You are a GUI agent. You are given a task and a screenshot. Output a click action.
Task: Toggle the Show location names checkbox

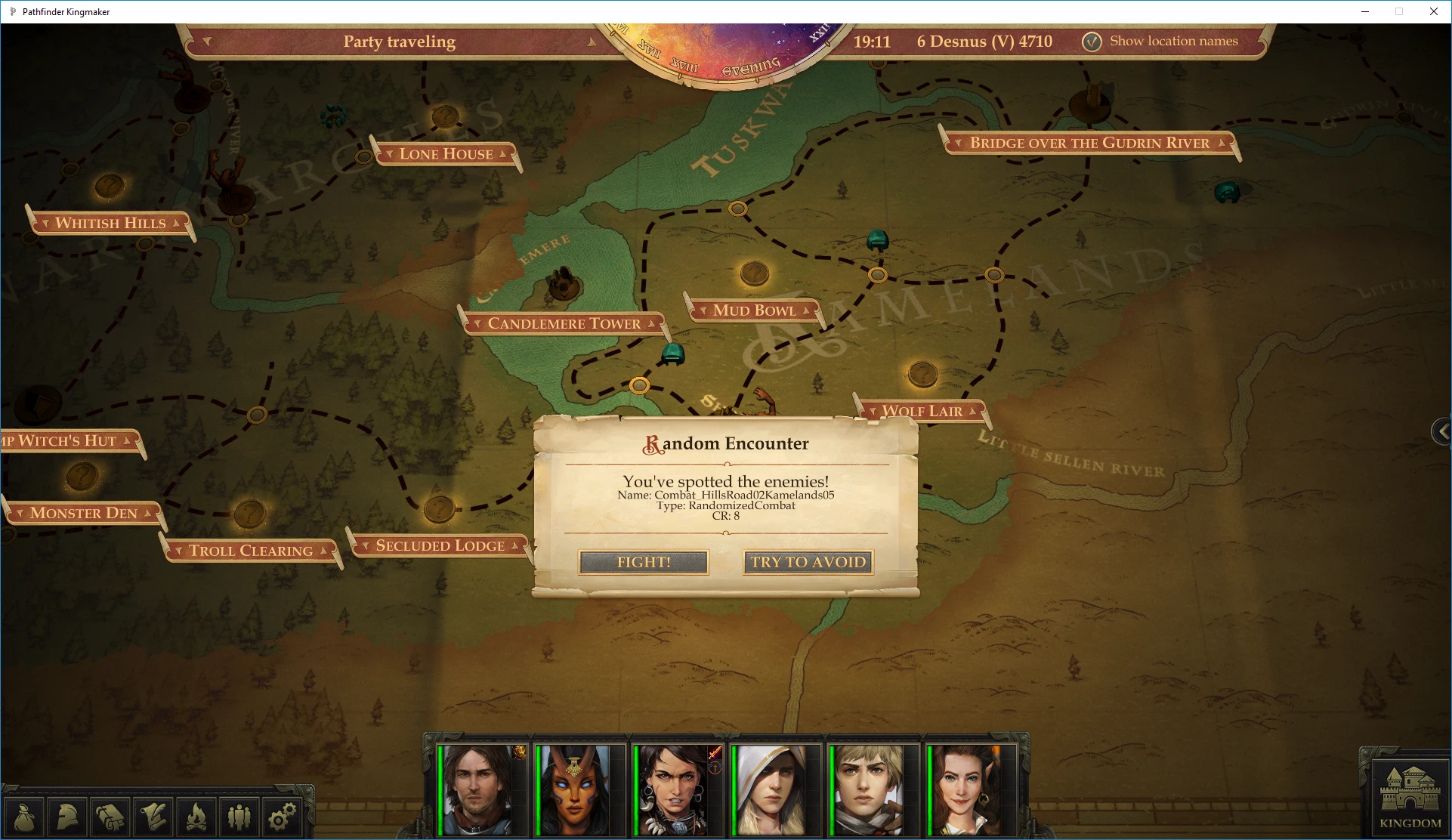(x=1092, y=42)
